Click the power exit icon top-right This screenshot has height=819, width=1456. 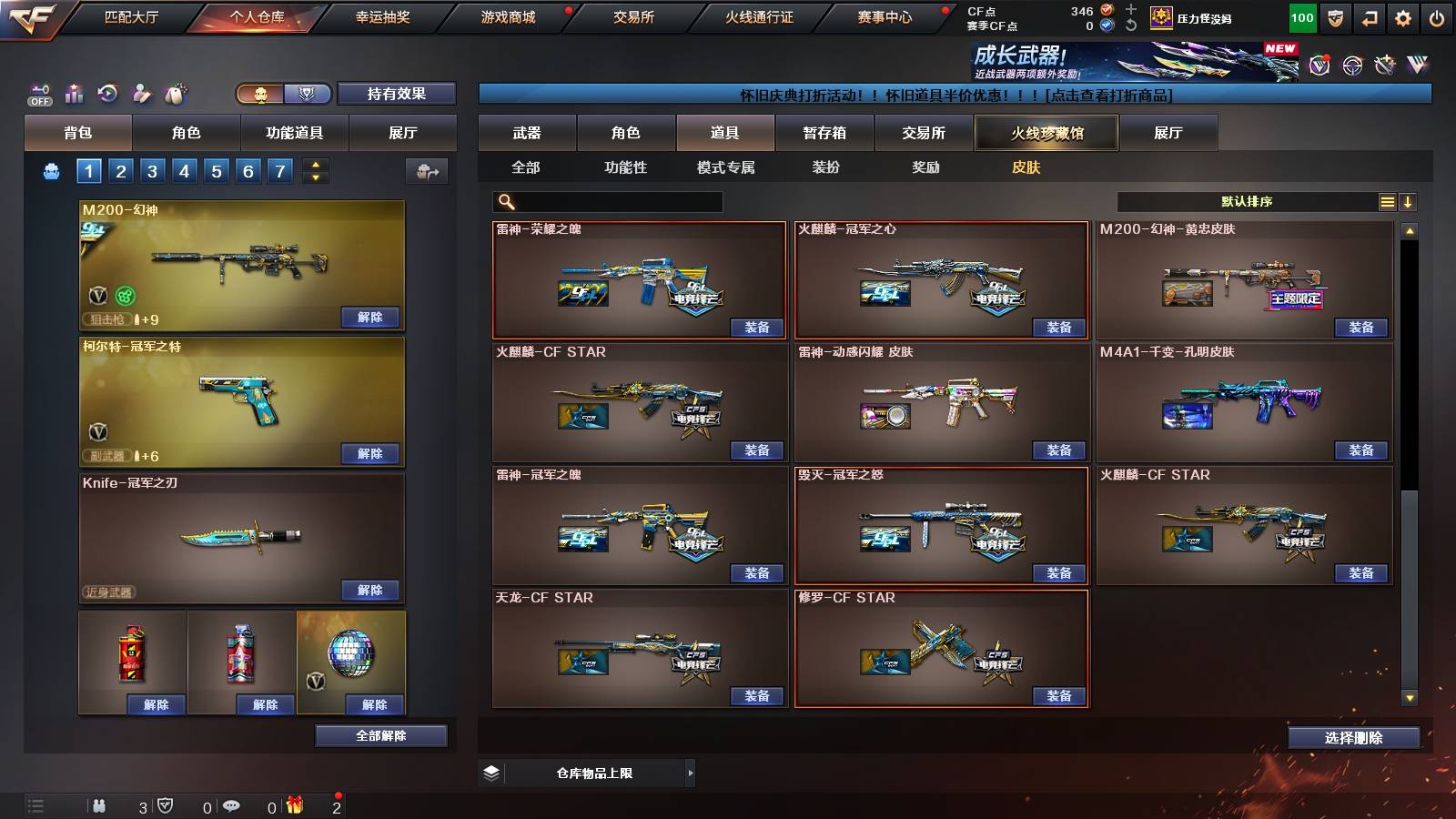tap(1435, 17)
